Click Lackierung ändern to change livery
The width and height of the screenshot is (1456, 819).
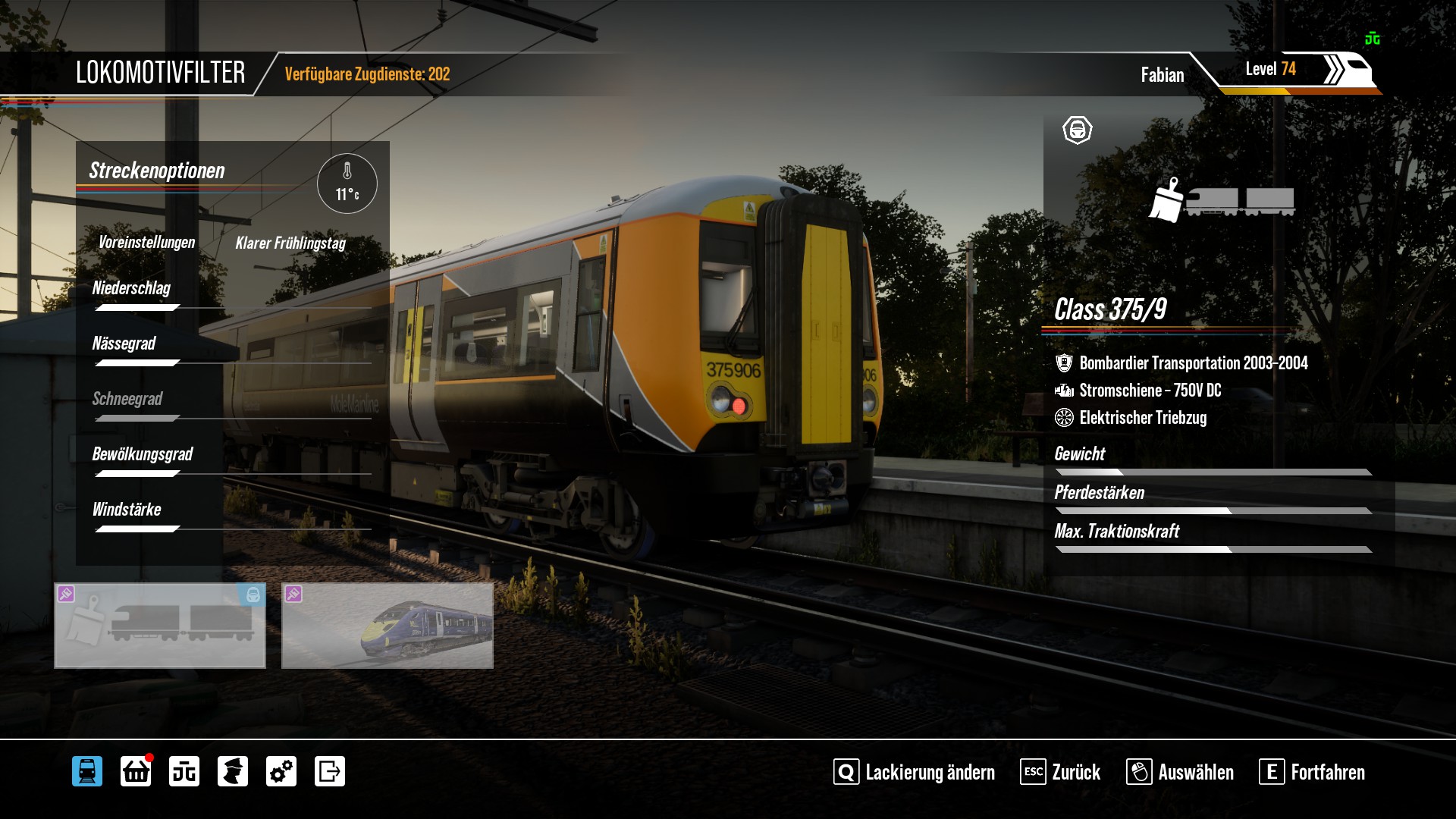point(915,772)
